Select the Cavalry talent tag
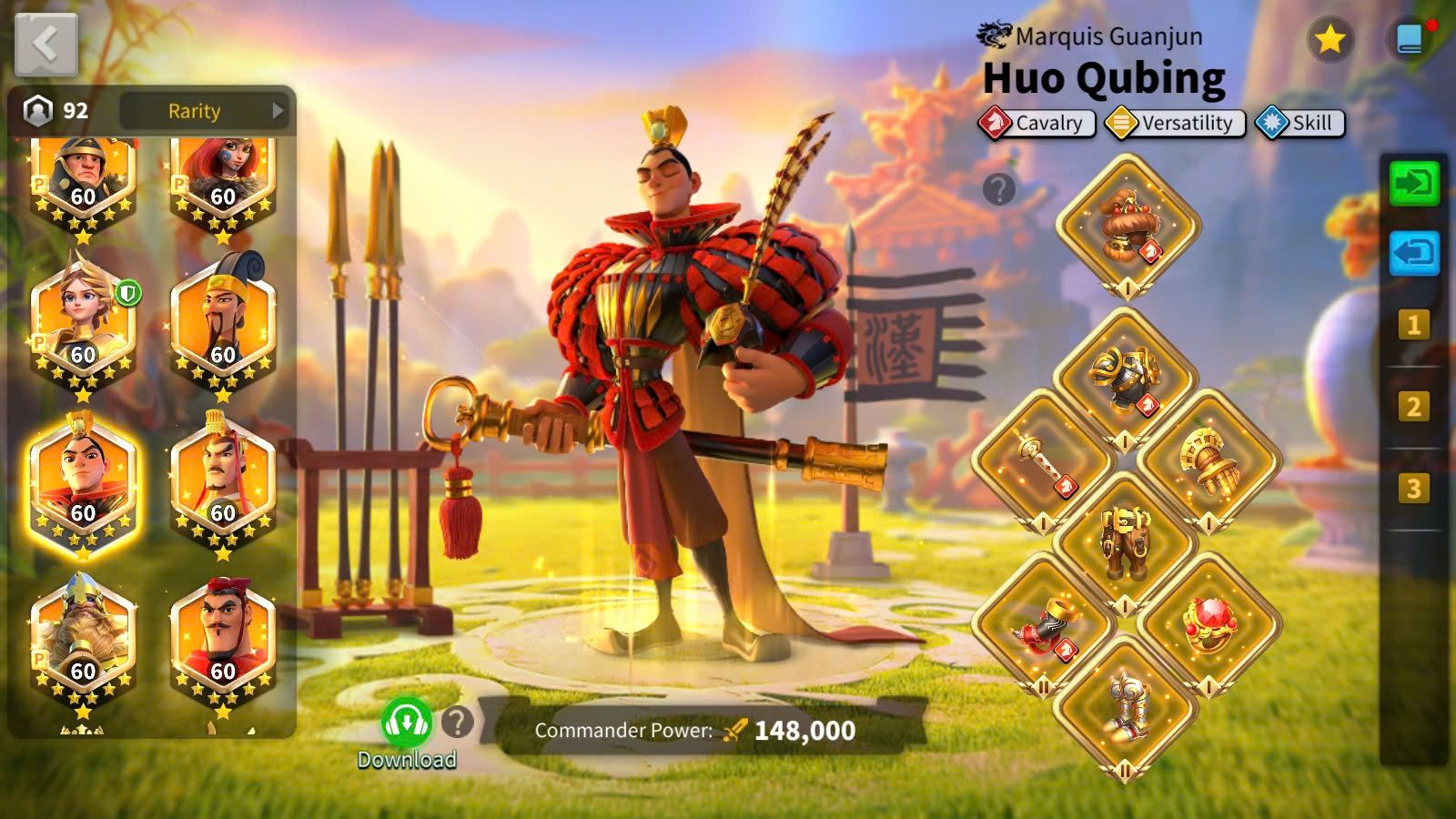1456x819 pixels. click(x=1036, y=123)
